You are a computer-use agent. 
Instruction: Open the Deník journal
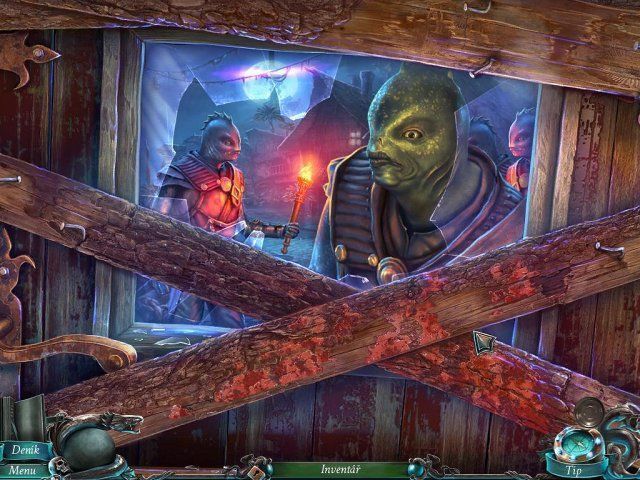25,451
